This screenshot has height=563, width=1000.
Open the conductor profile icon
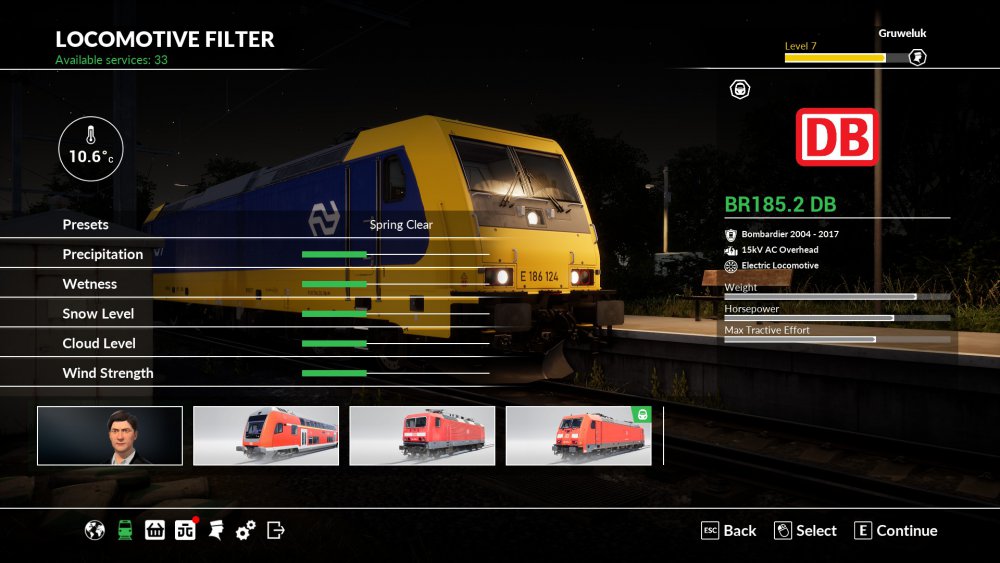(x=215, y=530)
